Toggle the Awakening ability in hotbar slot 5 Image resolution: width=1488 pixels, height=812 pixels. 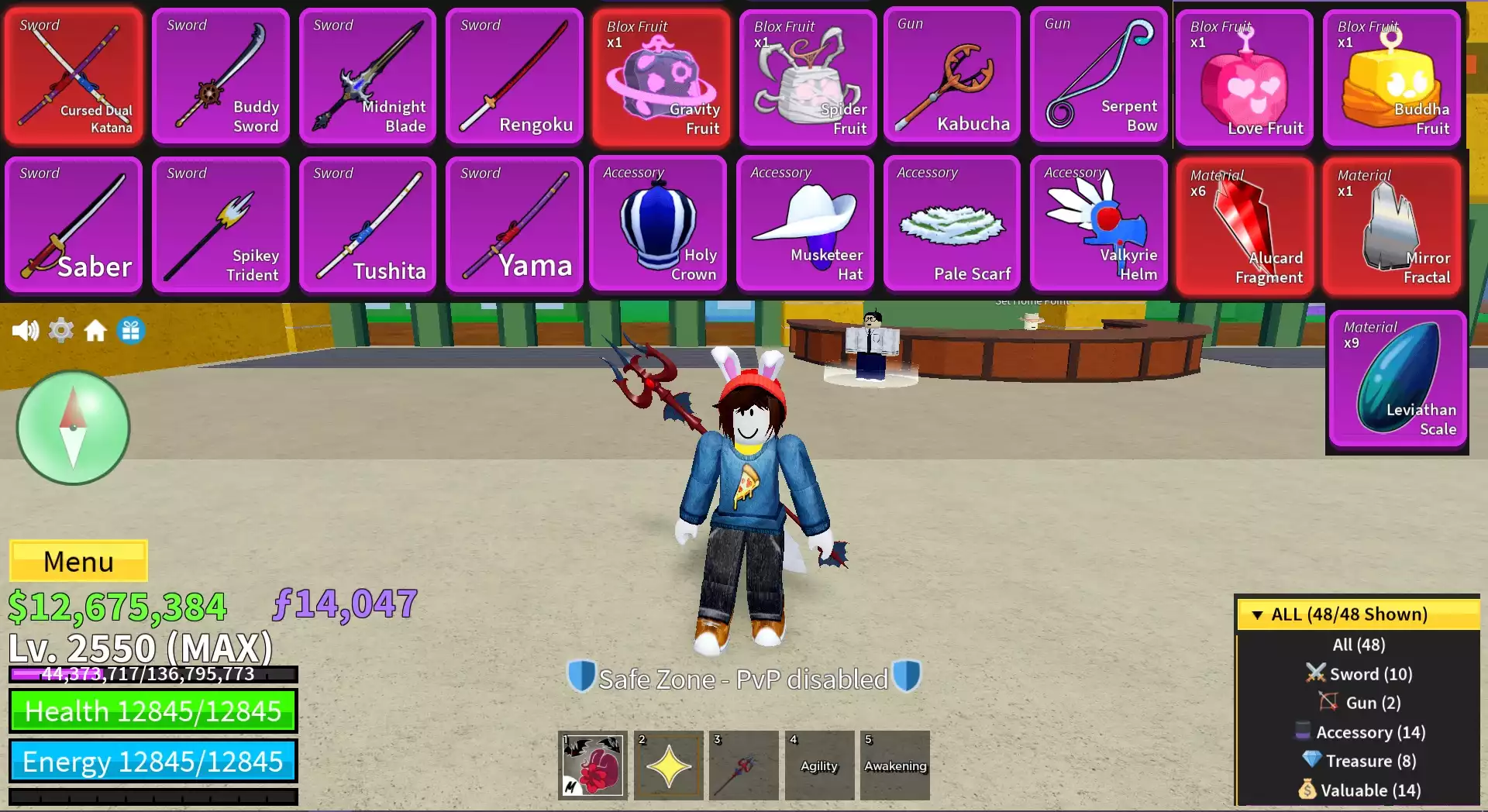pos(895,766)
